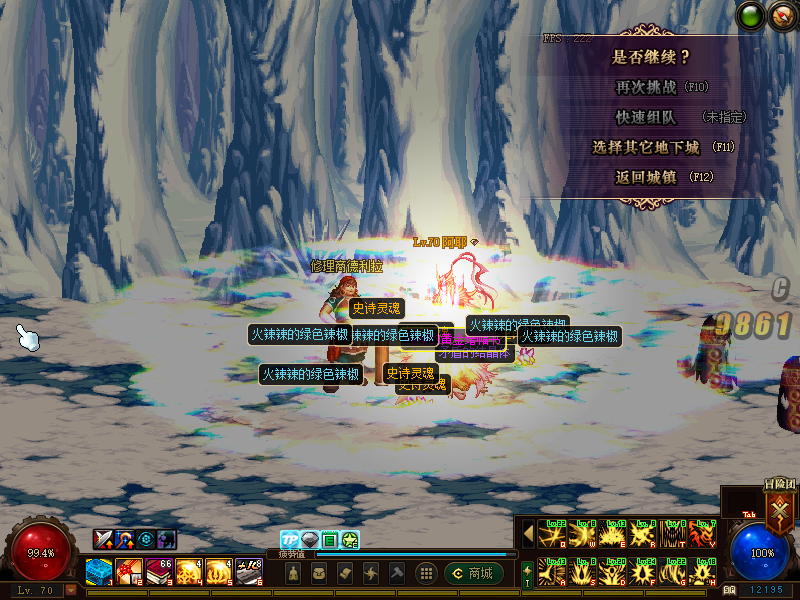This screenshot has width=800, height=600.
Task: Click the green orb button at top right
Action: click(751, 15)
